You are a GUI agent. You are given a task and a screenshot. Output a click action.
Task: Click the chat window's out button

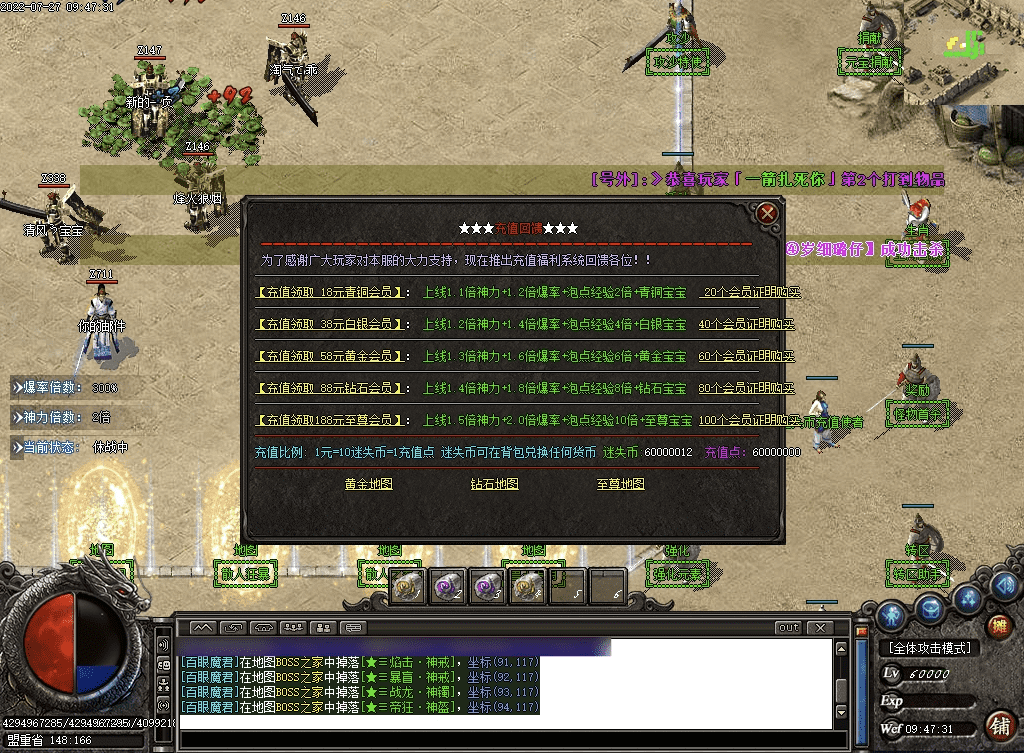tap(789, 628)
